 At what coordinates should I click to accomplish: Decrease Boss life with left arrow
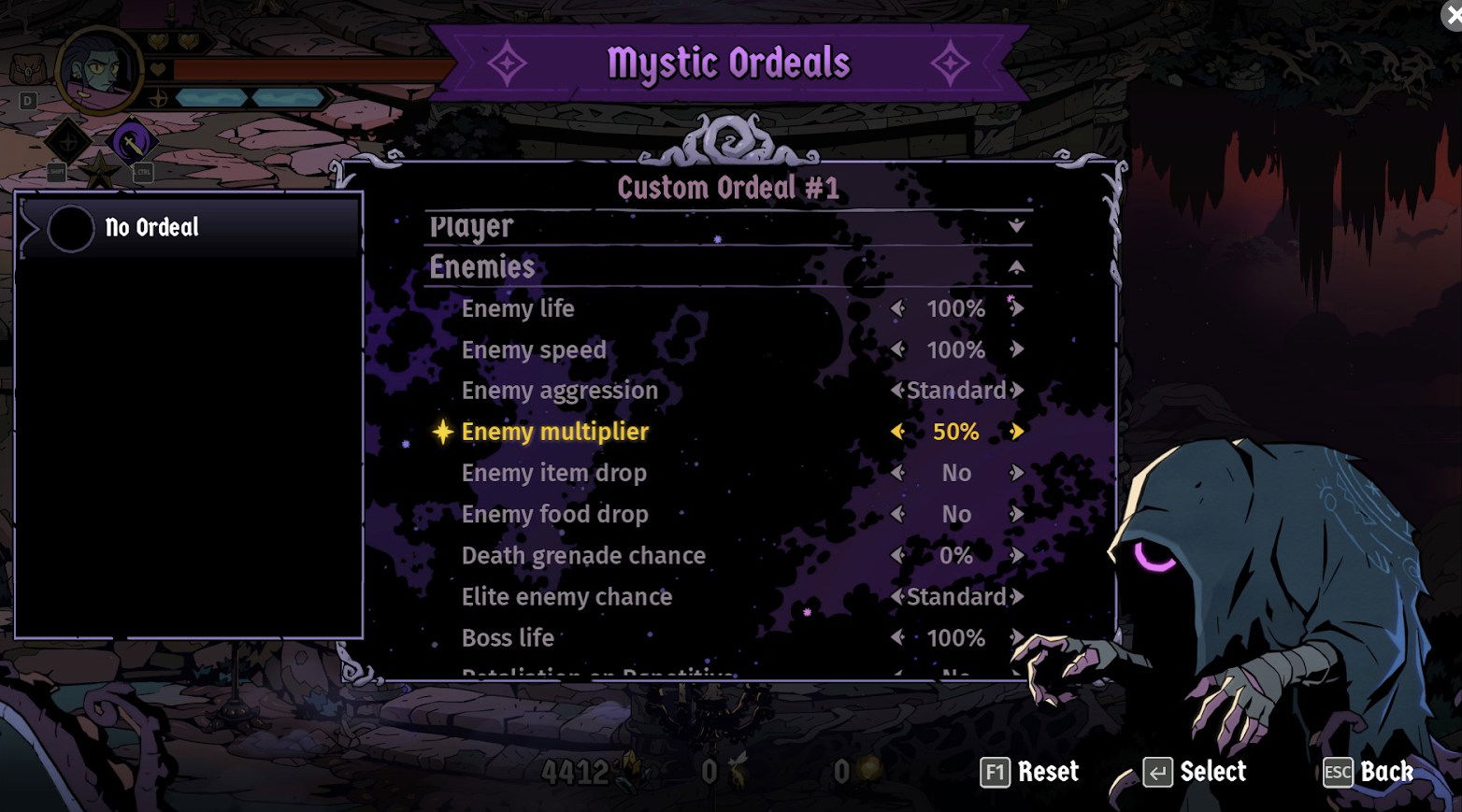click(897, 637)
